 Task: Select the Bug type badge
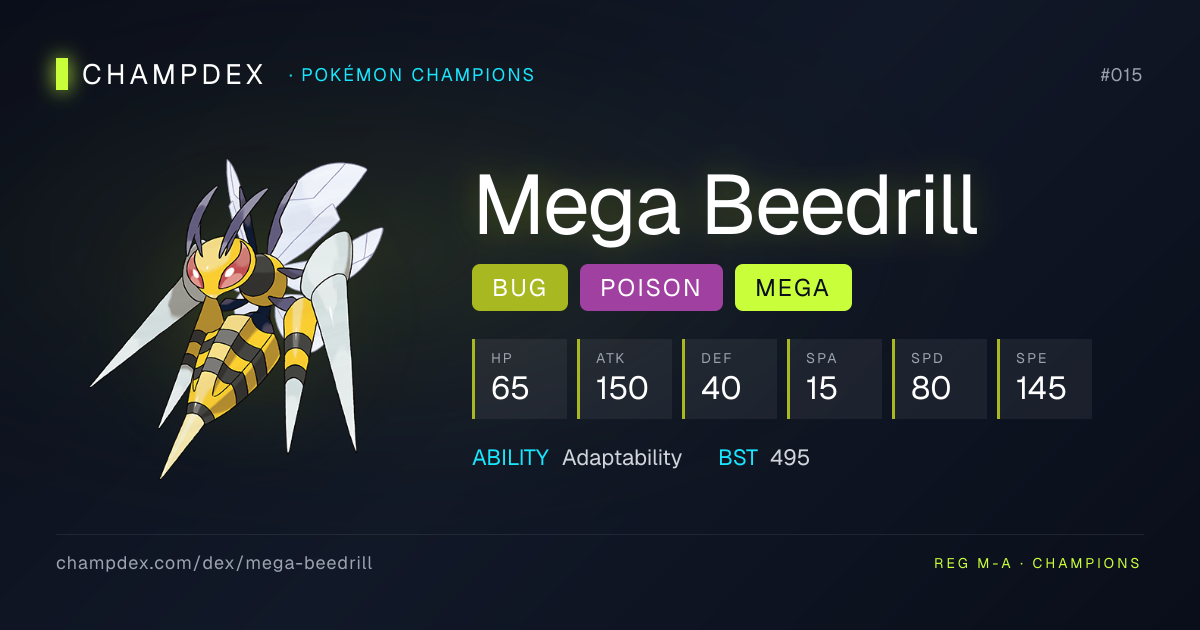[x=520, y=288]
